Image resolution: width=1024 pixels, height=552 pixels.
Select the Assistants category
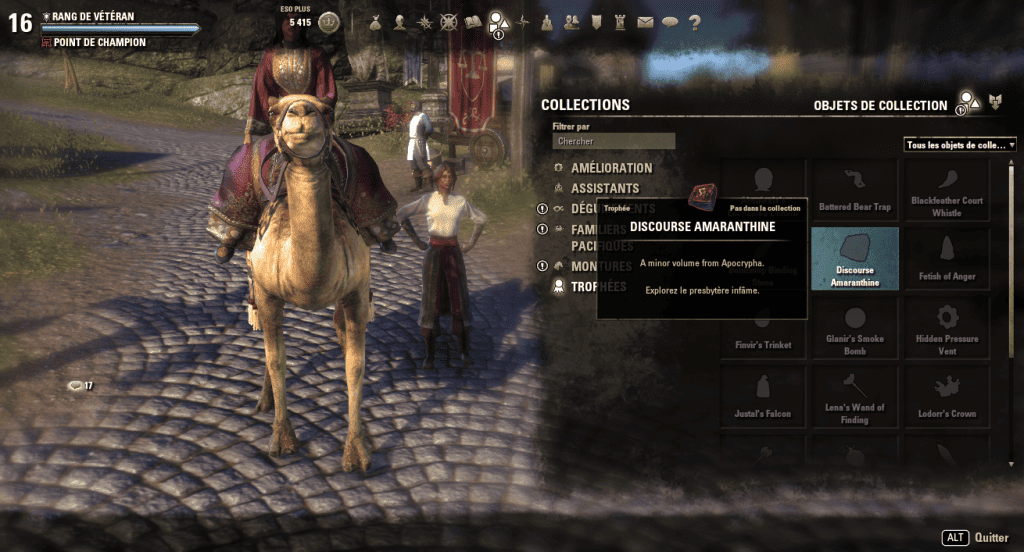(x=605, y=188)
